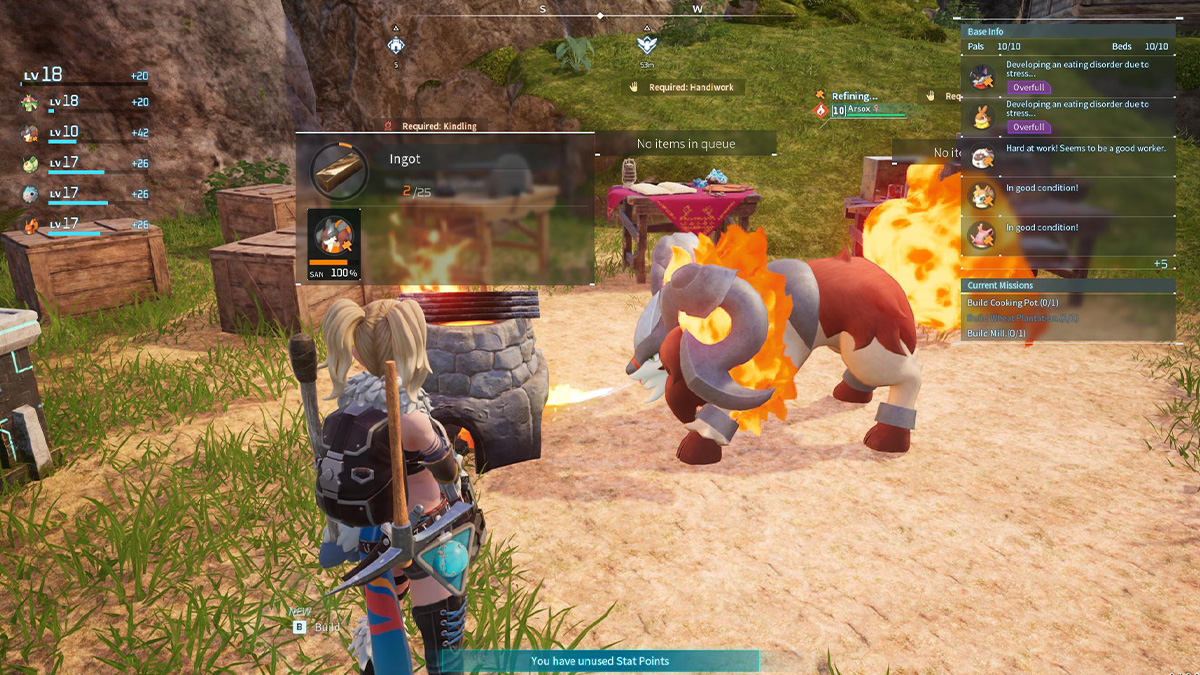Open the No items in queue panel
This screenshot has width=1200, height=675.
[x=686, y=144]
